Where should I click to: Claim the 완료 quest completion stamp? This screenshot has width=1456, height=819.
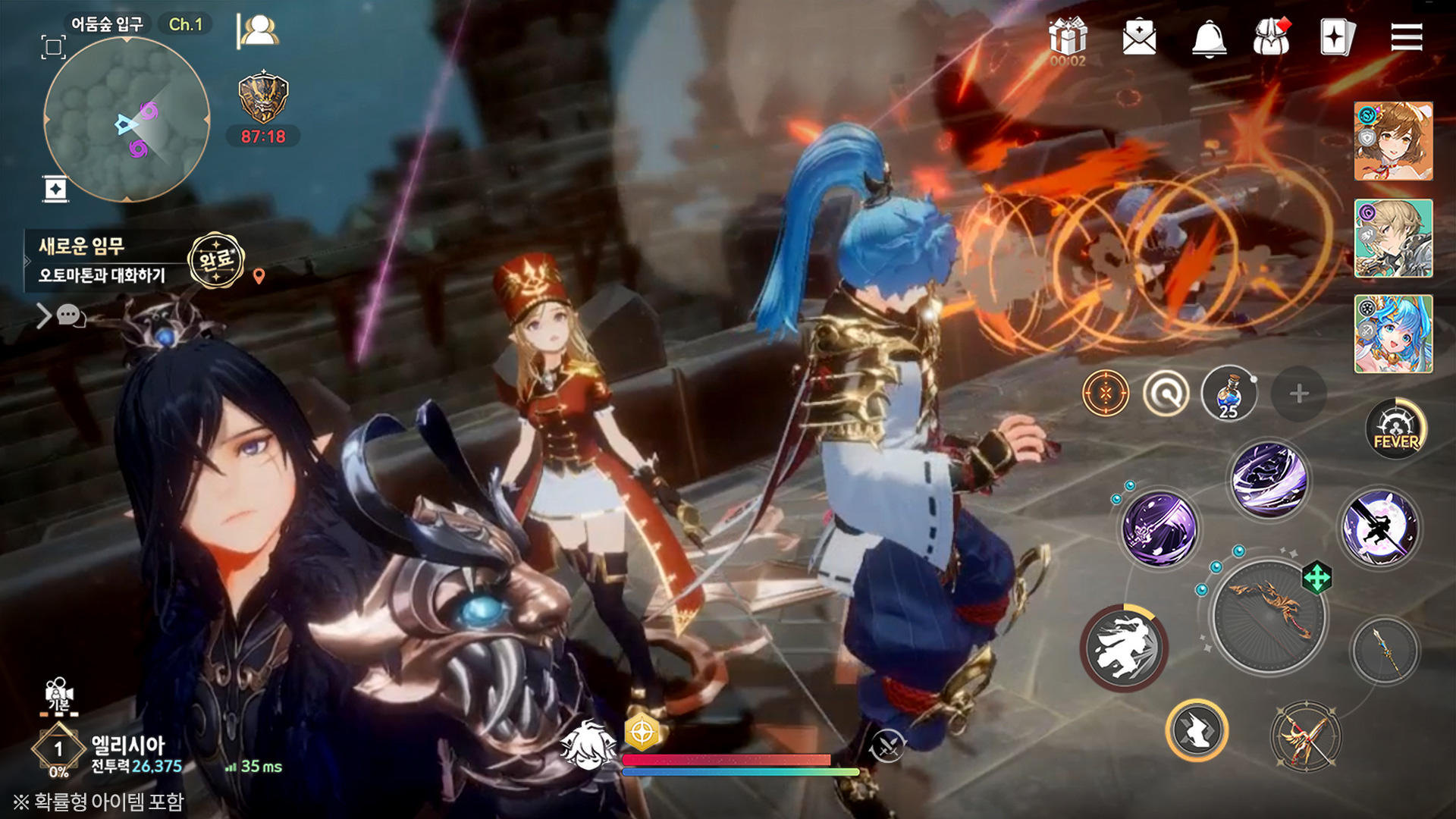pyautogui.click(x=215, y=261)
